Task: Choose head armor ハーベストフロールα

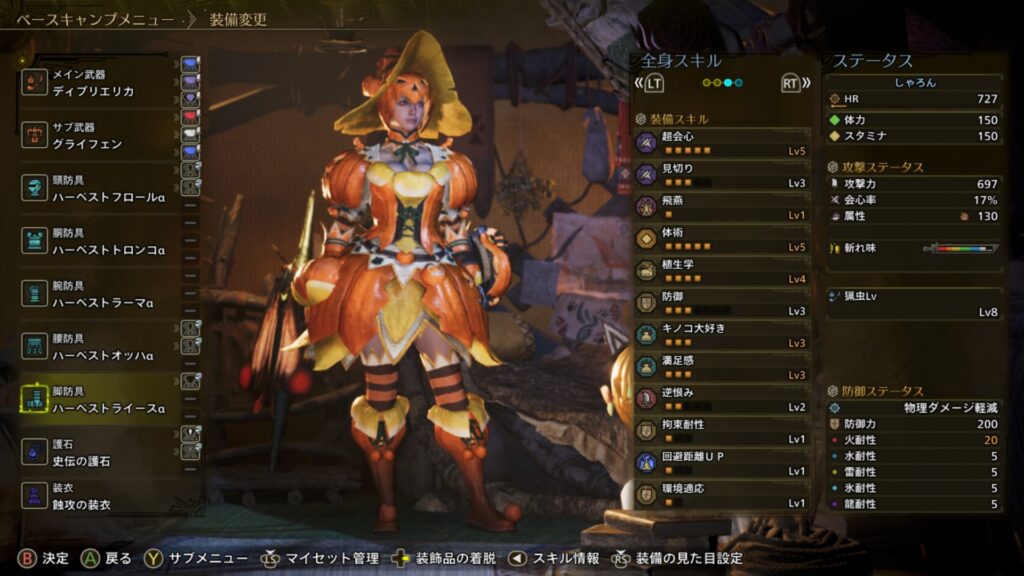Action: (100, 189)
